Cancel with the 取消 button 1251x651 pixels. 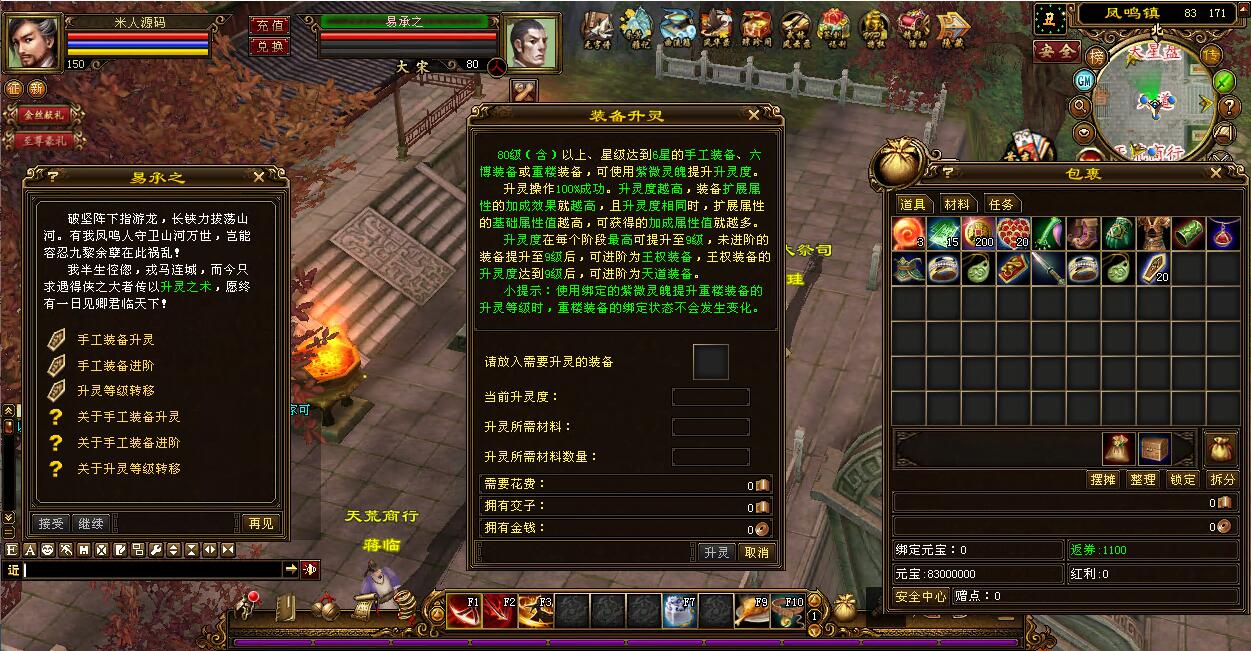(x=755, y=552)
